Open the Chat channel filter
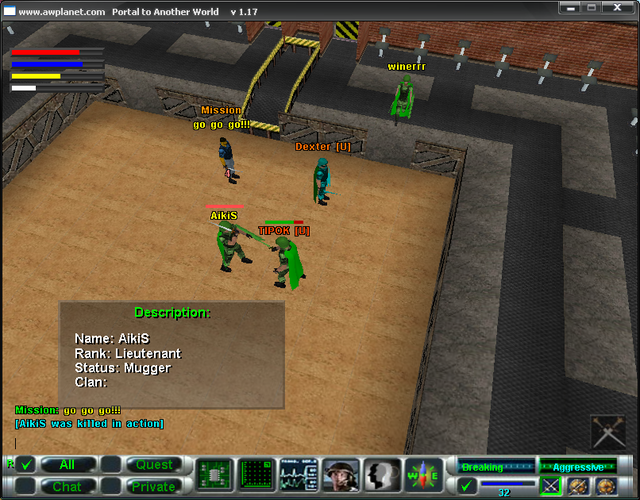This screenshot has width=640, height=500. (x=67, y=486)
